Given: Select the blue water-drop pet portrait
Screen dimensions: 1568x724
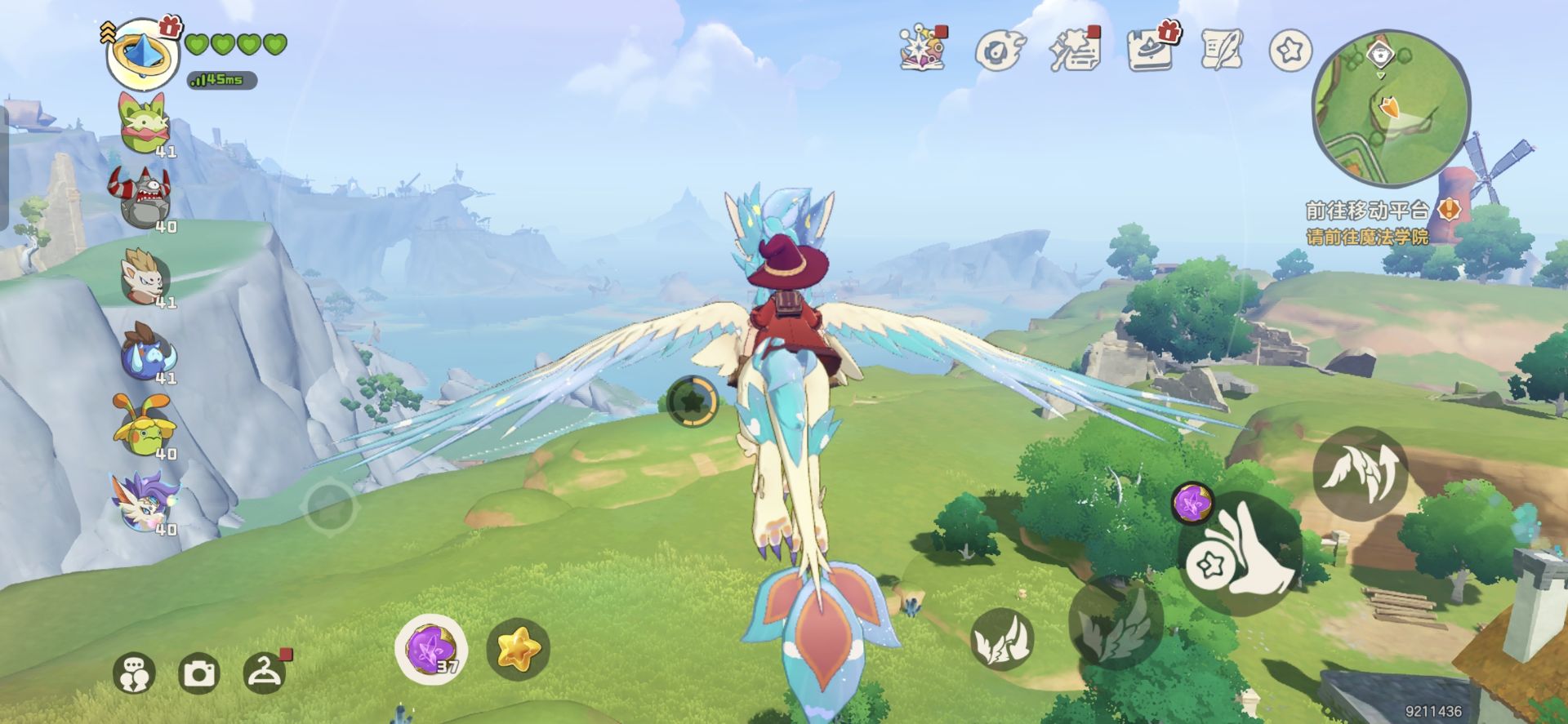Looking at the screenshot, I should click(147, 352).
